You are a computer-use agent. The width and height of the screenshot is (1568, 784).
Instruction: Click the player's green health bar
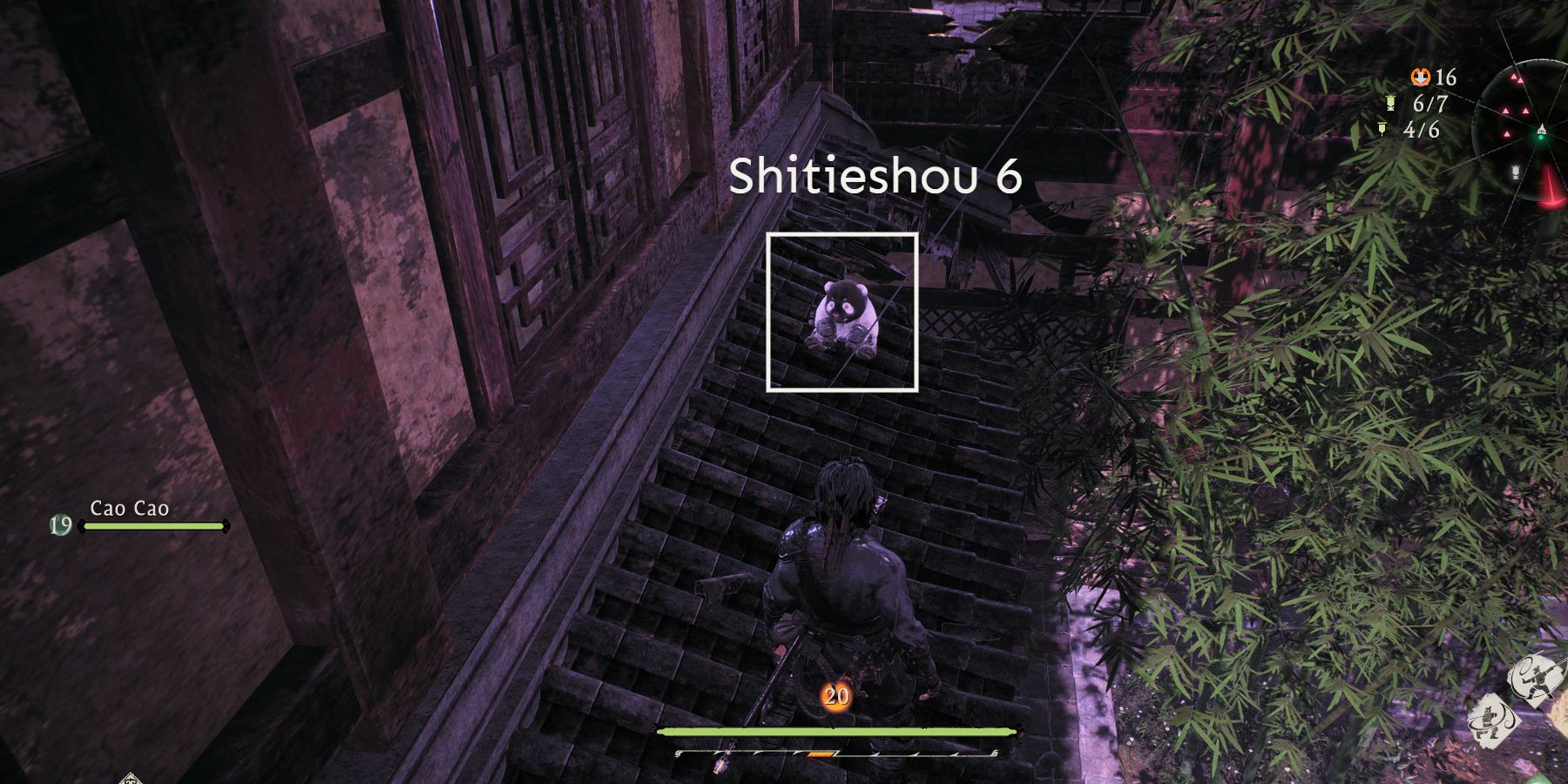pos(836,732)
